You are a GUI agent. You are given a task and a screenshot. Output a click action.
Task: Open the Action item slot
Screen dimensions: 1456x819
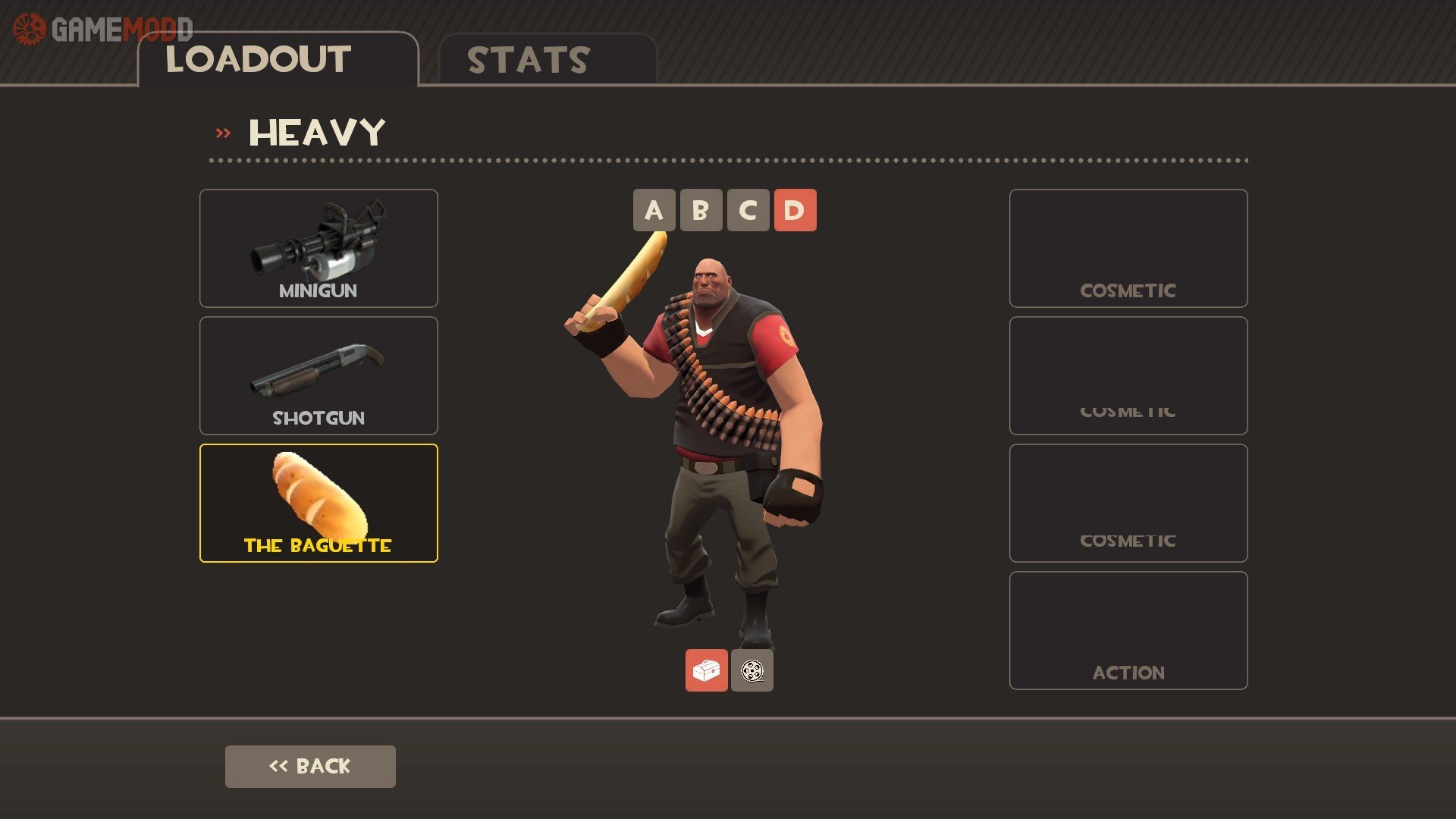(x=1128, y=630)
